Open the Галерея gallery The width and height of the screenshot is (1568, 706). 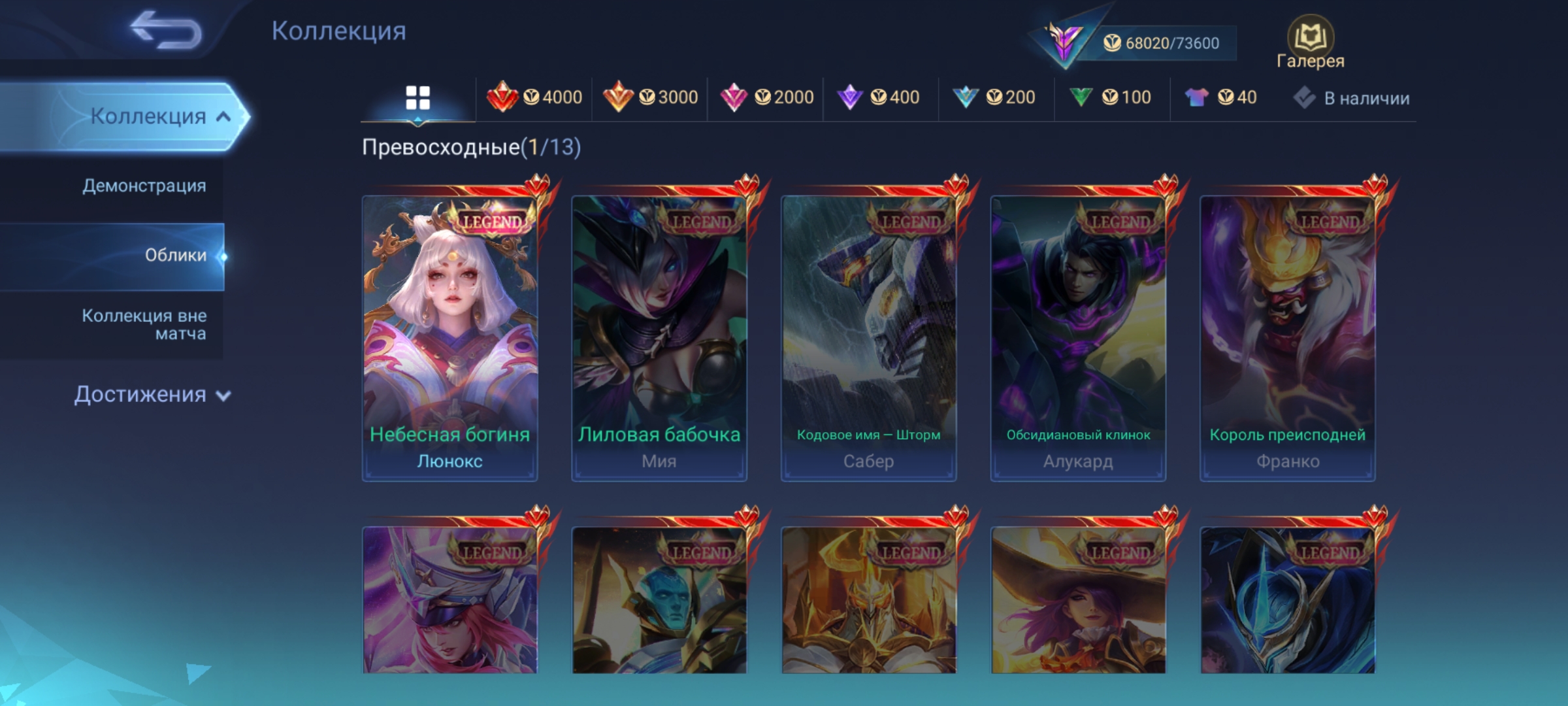tap(1310, 43)
